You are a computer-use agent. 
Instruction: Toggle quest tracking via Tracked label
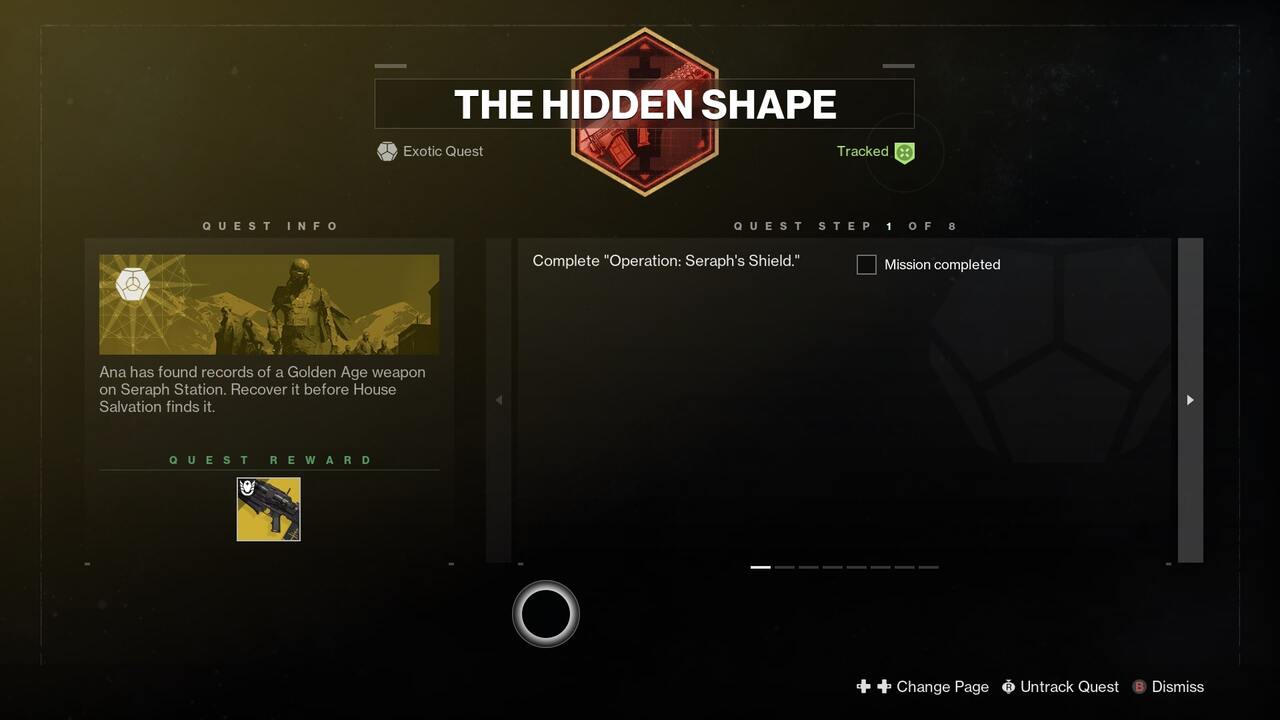pos(861,151)
